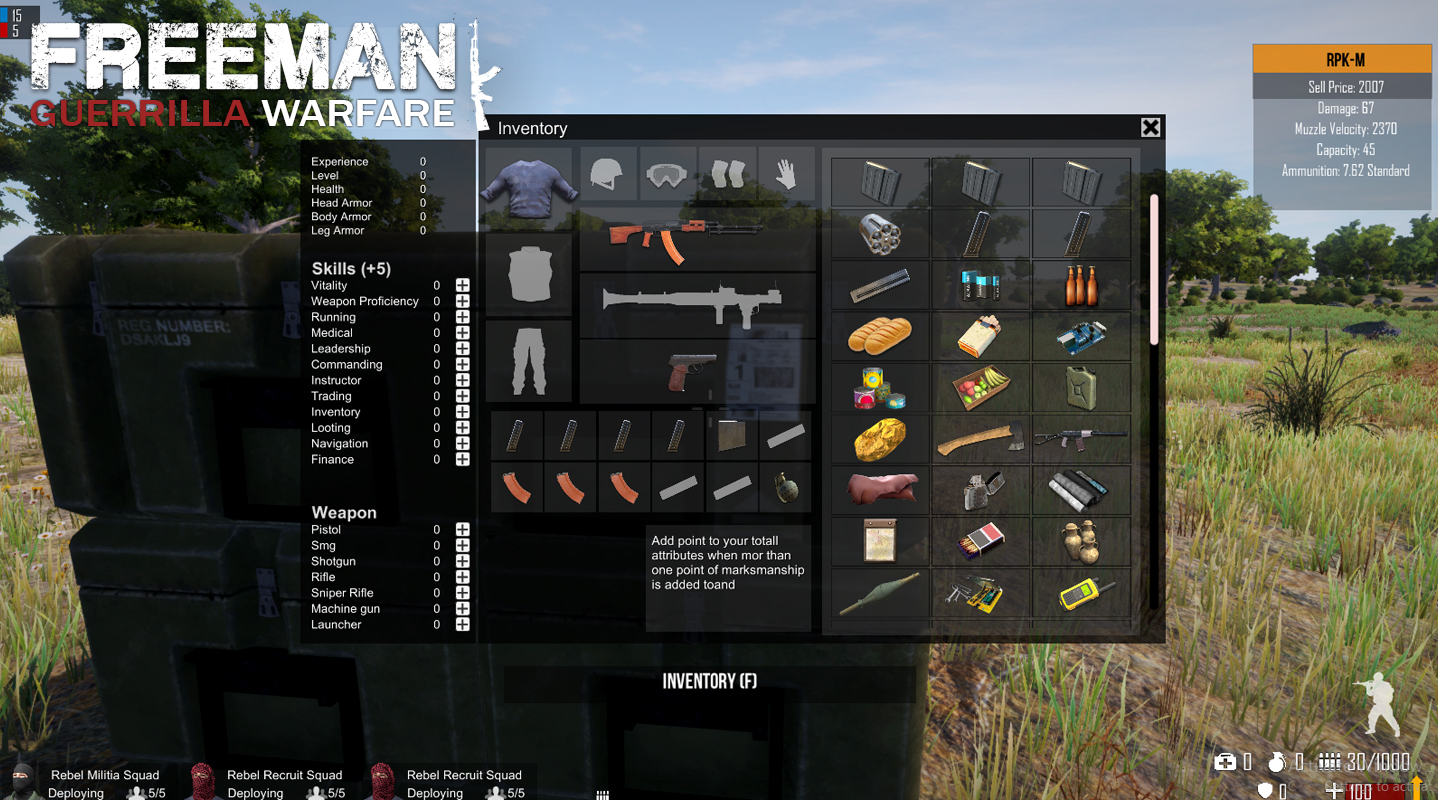1438x800 pixels.
Task: Click the goggles equipment slot
Action: point(667,173)
